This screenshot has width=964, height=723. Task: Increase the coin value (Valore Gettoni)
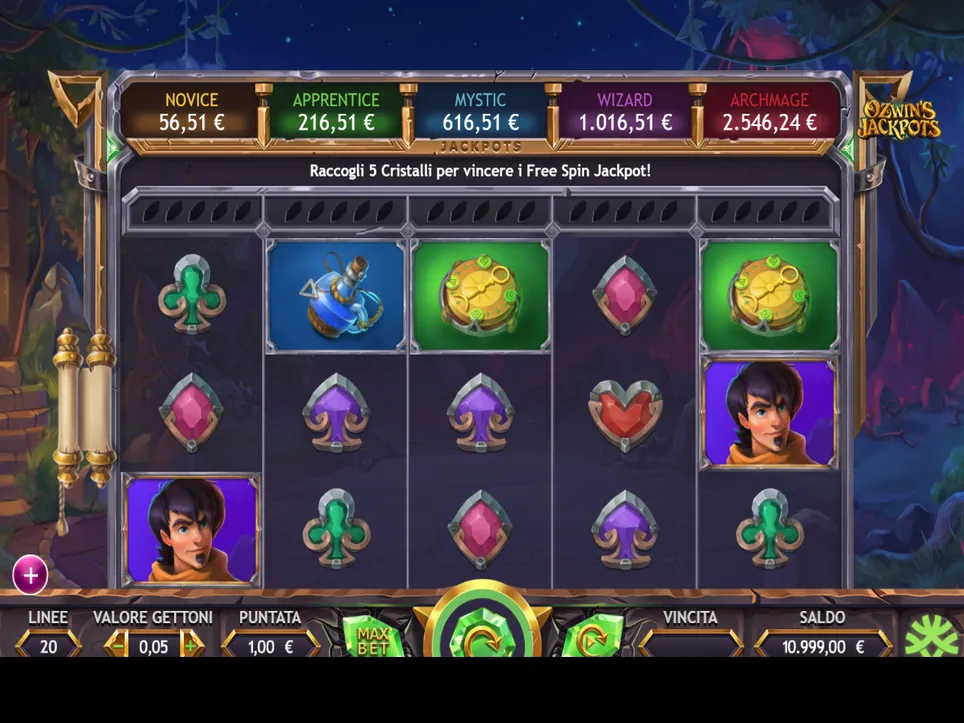[x=190, y=646]
